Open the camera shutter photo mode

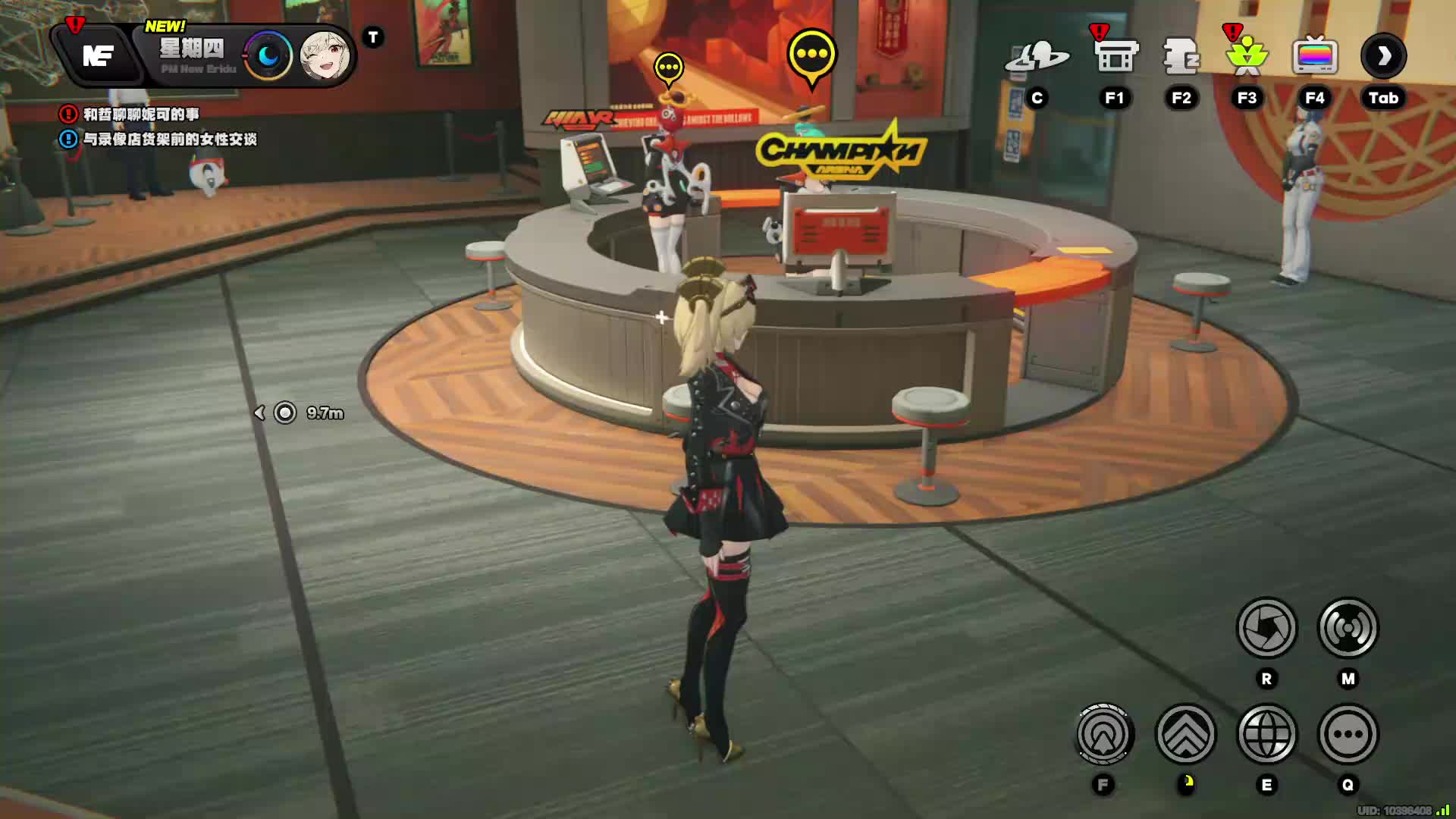point(1266,628)
